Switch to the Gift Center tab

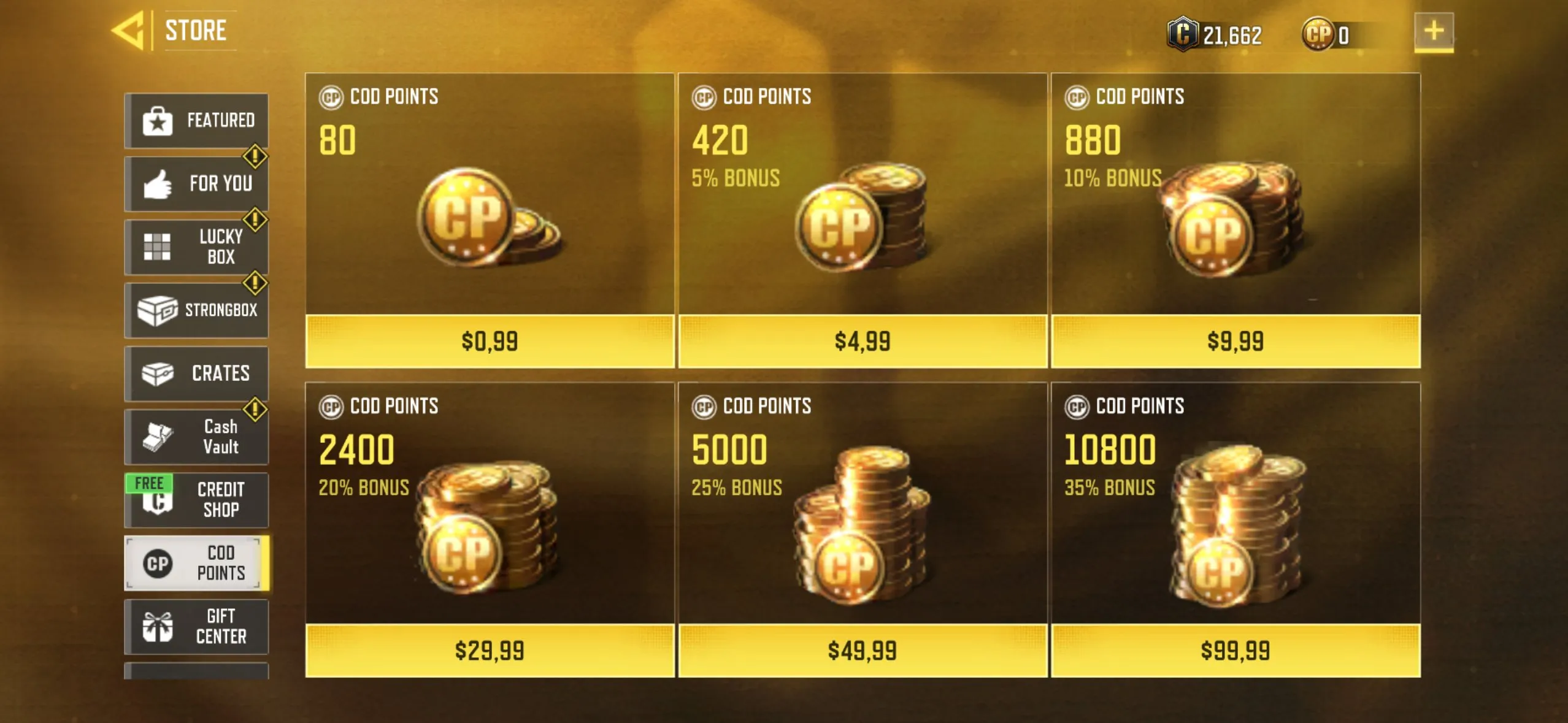pyautogui.click(x=197, y=625)
